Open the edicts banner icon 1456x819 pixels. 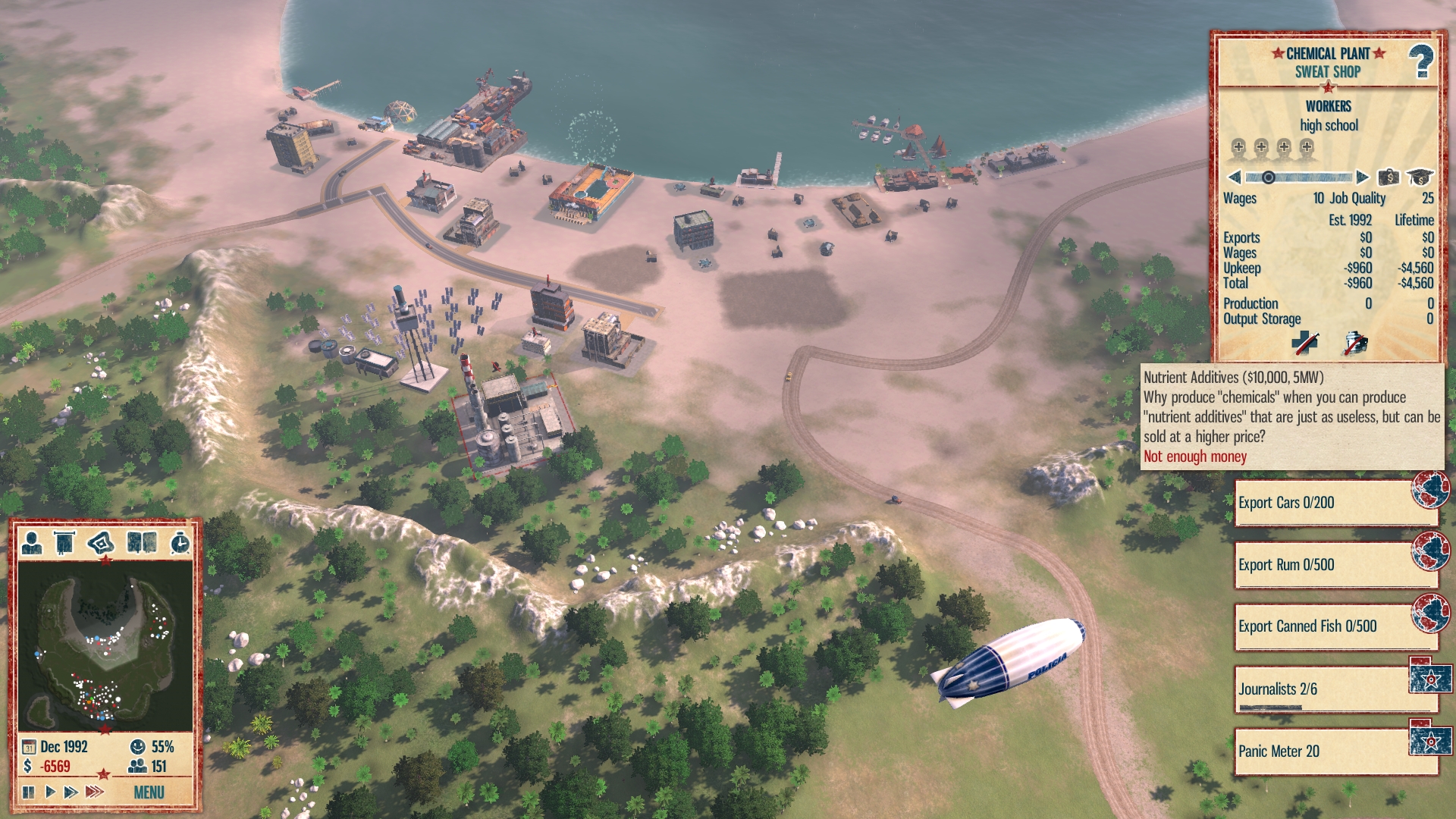pos(65,543)
